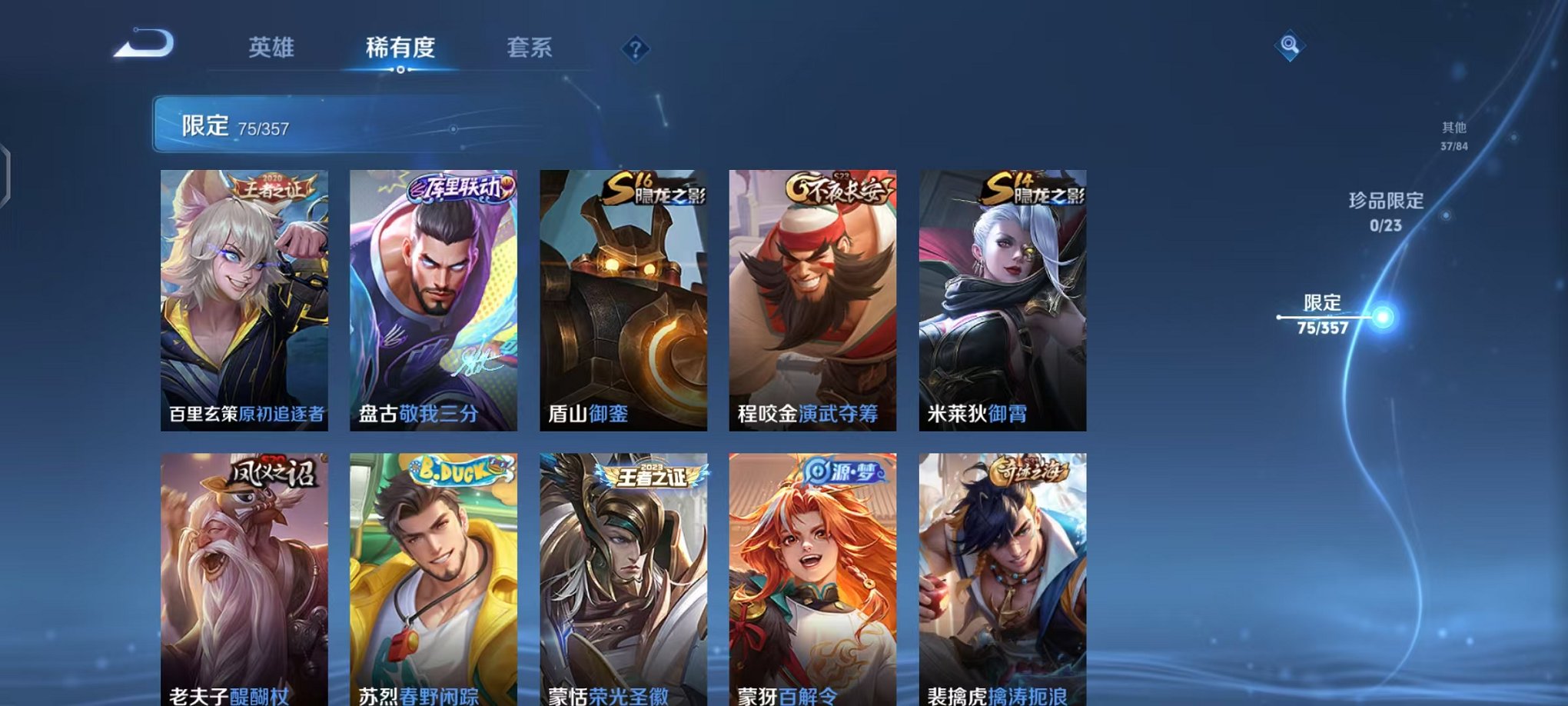1568x706 pixels.
Task: Click the 奇迹之海 badge on 裴擒虎's skin card
Action: pos(1030,471)
